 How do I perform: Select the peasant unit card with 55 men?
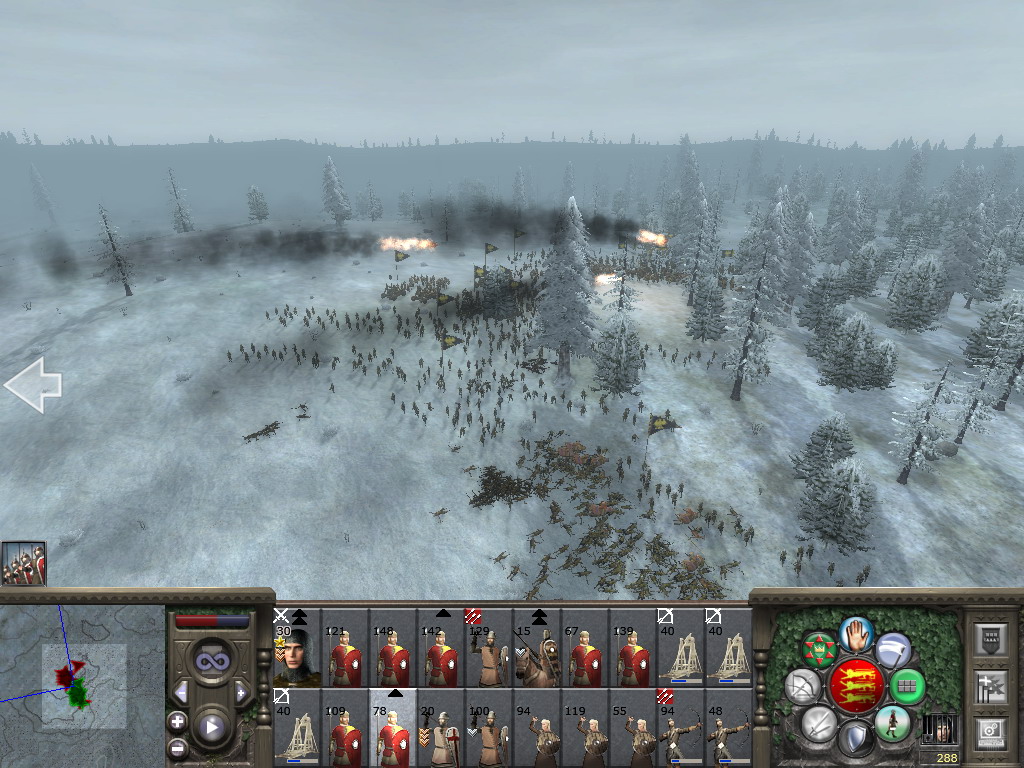point(633,728)
